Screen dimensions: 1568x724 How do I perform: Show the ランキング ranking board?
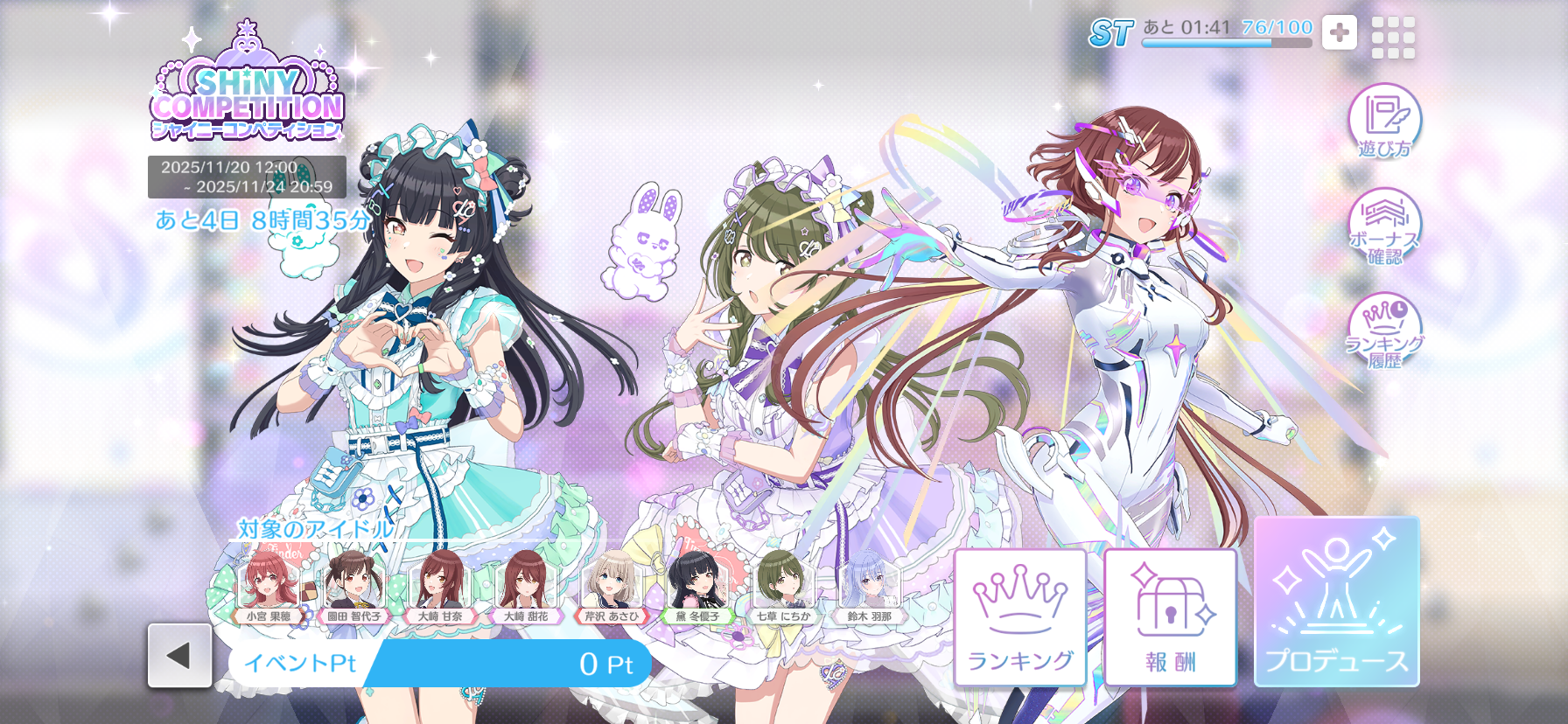tap(1020, 617)
